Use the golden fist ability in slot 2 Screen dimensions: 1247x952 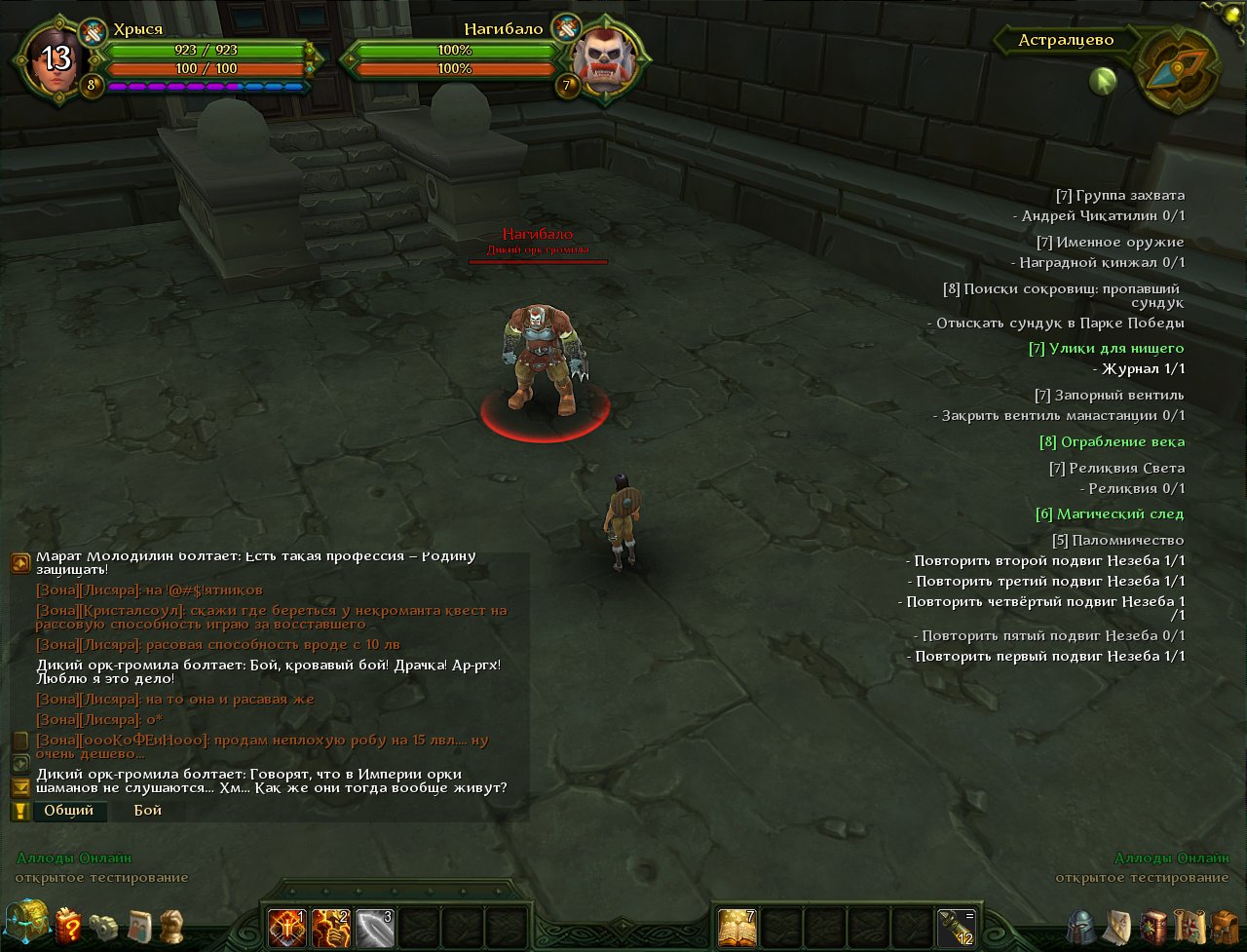click(331, 927)
